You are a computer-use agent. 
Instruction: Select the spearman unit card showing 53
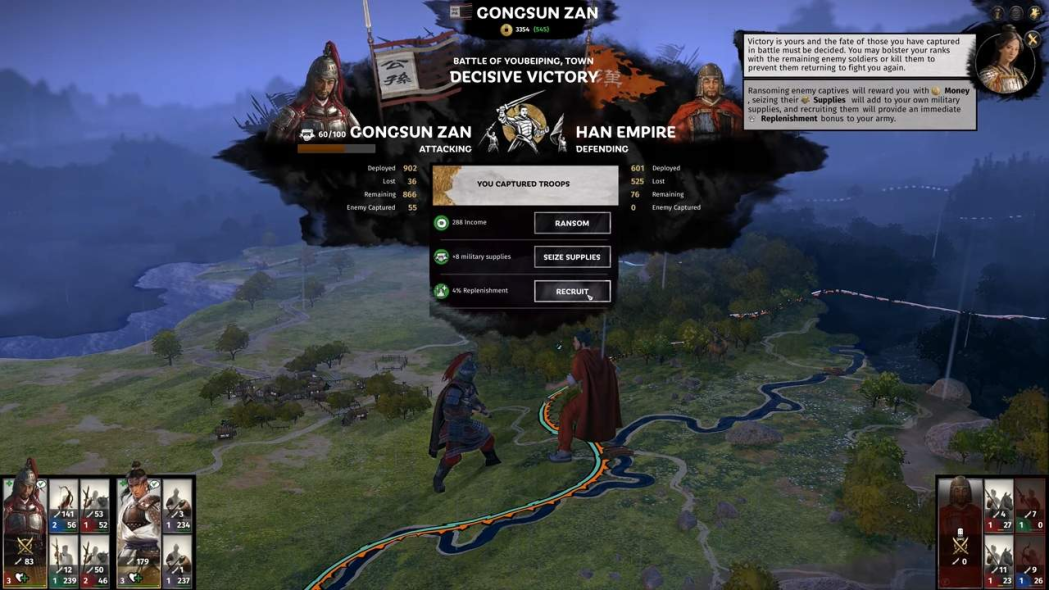tap(95, 507)
